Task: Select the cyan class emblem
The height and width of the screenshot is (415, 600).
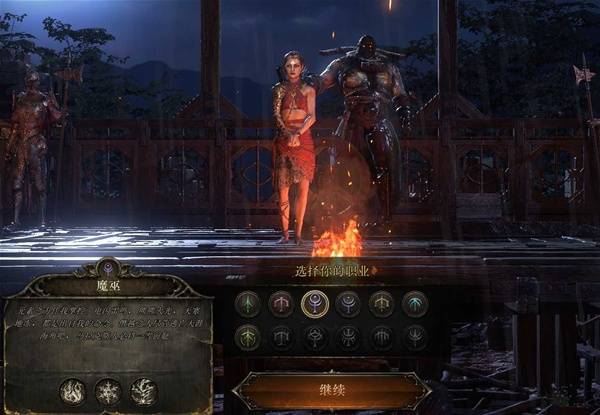Action: tap(415, 303)
